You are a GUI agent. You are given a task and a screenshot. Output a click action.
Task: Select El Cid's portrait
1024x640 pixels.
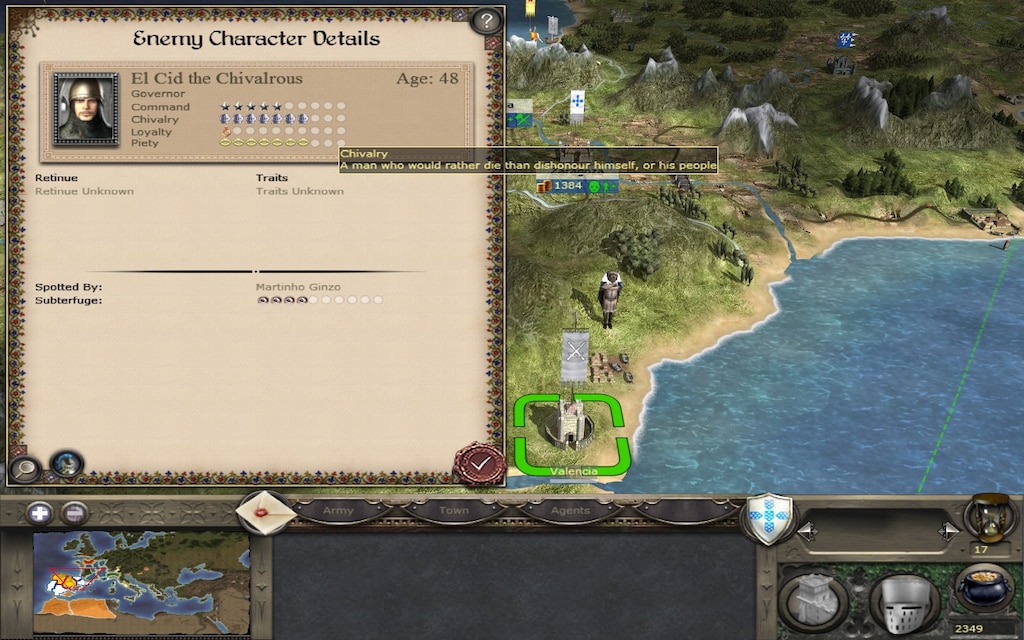(x=86, y=109)
